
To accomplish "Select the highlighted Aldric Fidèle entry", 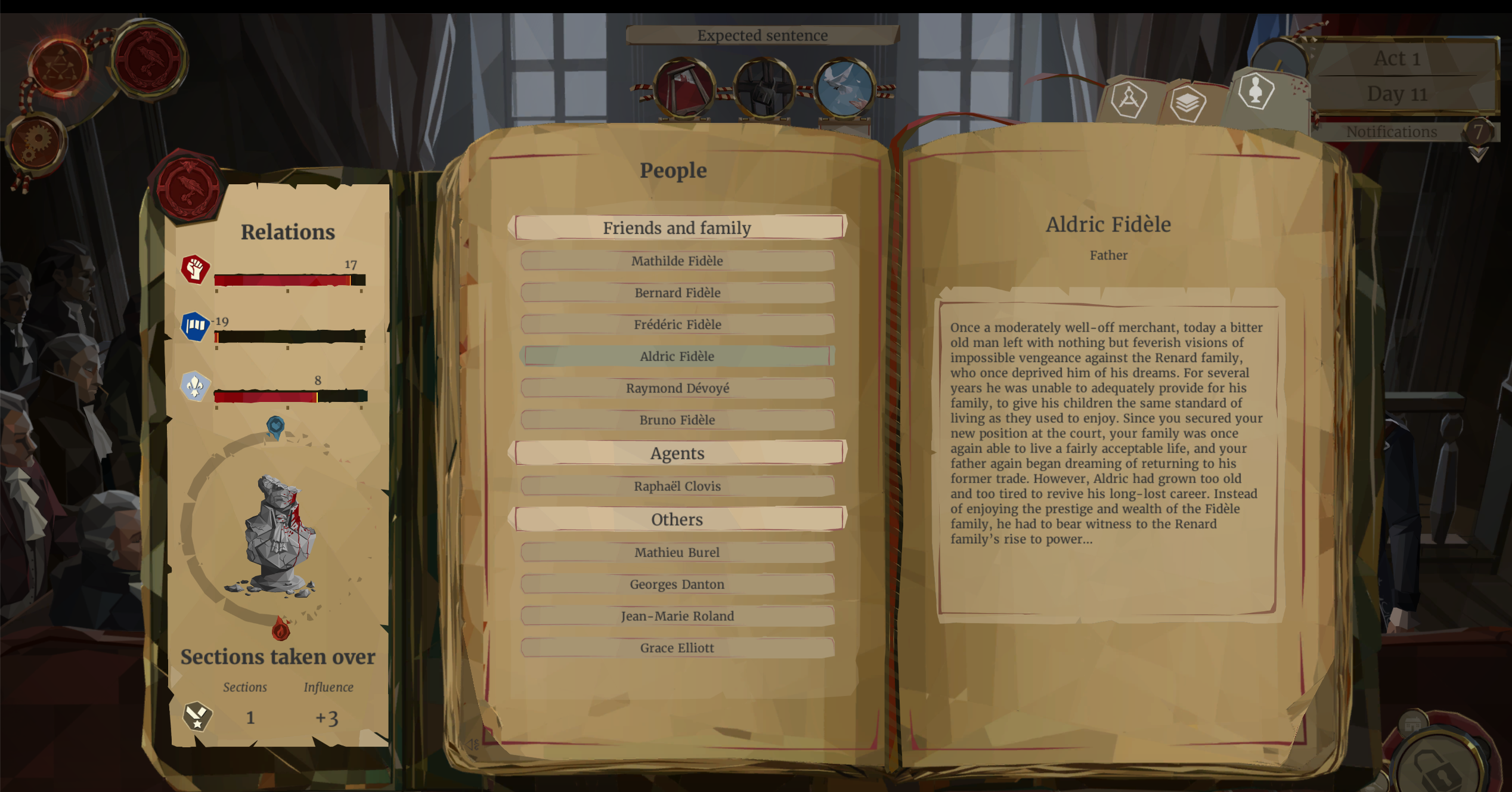I will tap(677, 356).
